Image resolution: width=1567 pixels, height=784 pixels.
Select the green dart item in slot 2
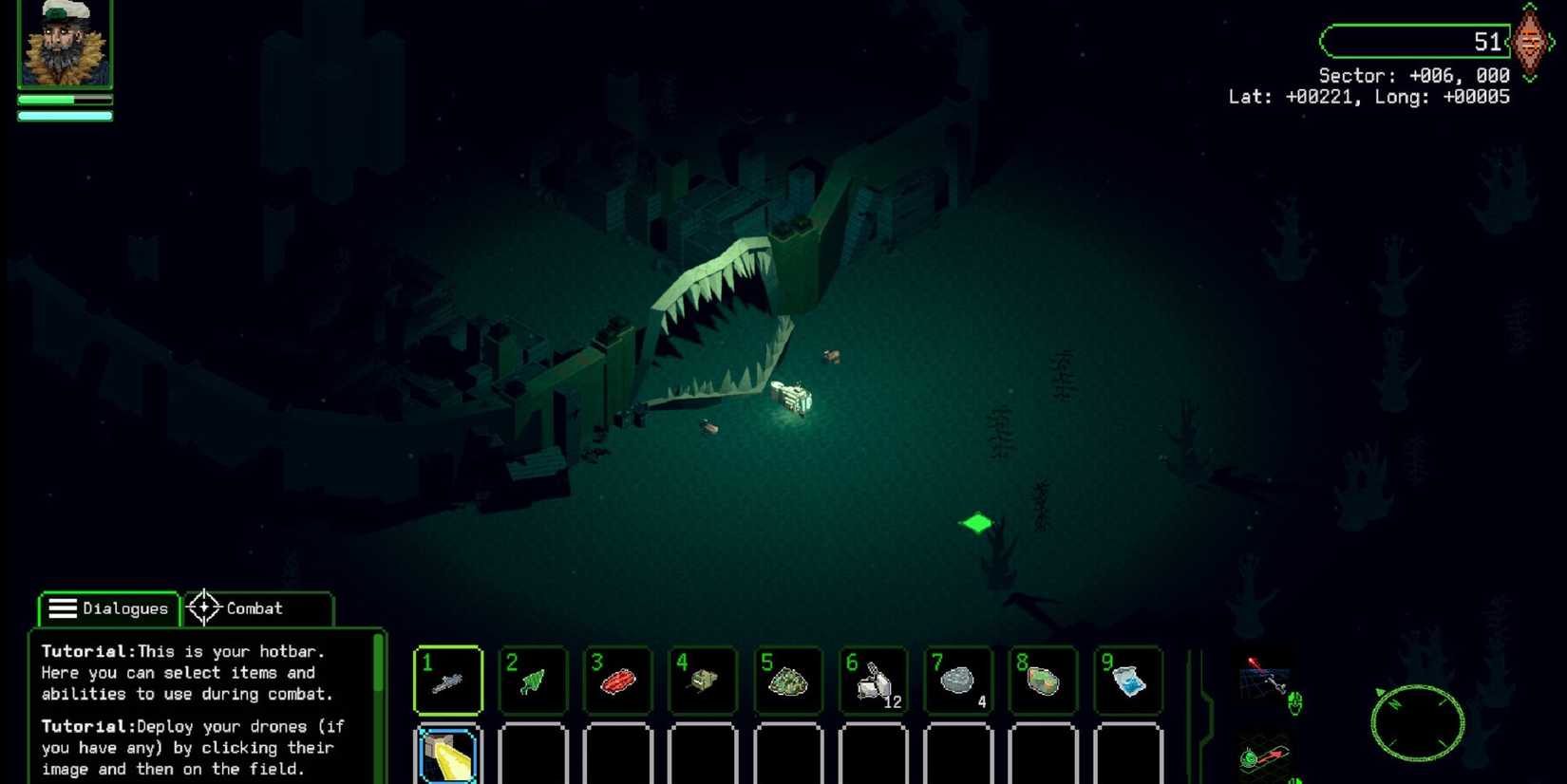coord(532,680)
